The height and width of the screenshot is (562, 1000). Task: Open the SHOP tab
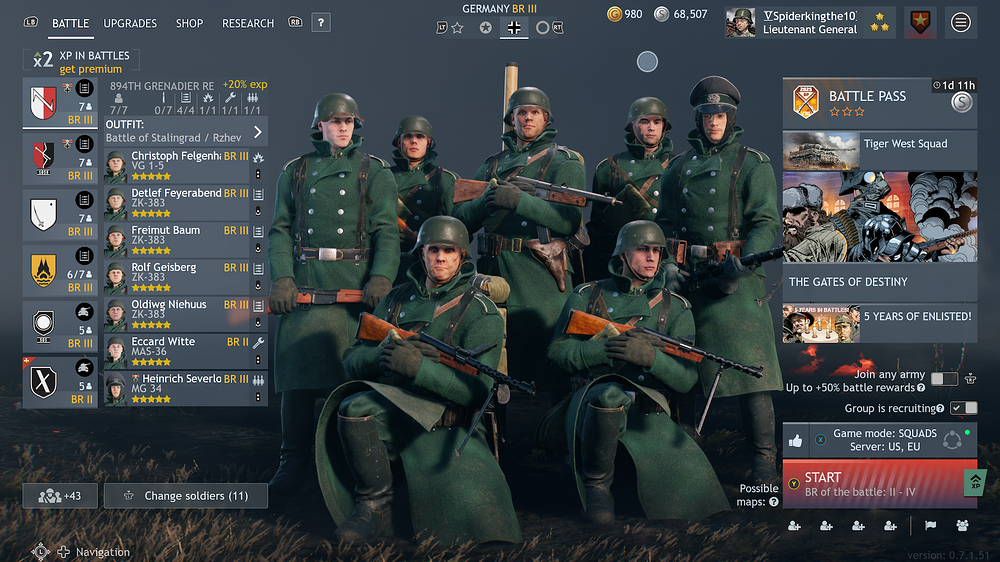point(189,23)
